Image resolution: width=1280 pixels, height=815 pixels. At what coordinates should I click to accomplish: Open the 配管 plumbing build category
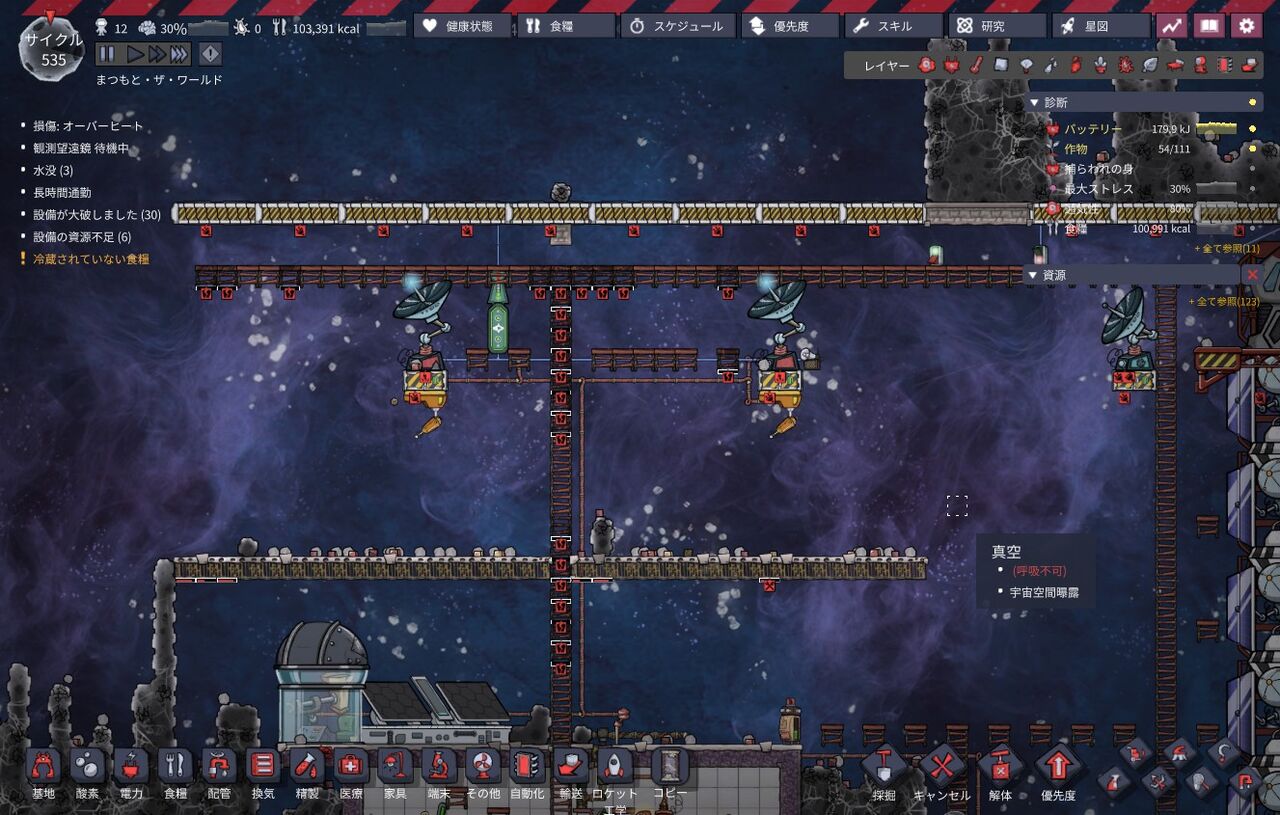(219, 773)
